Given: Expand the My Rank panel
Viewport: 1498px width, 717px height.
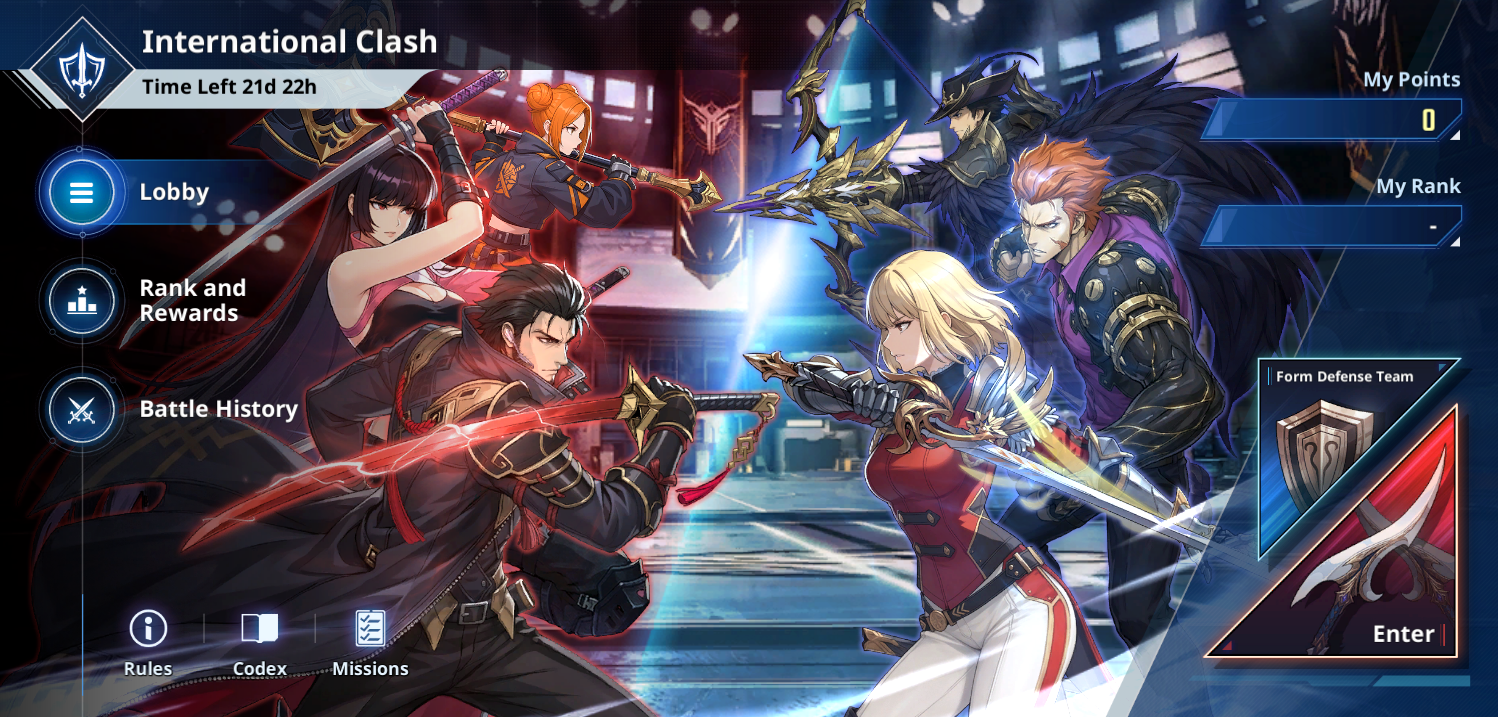Looking at the screenshot, I should [1332, 226].
